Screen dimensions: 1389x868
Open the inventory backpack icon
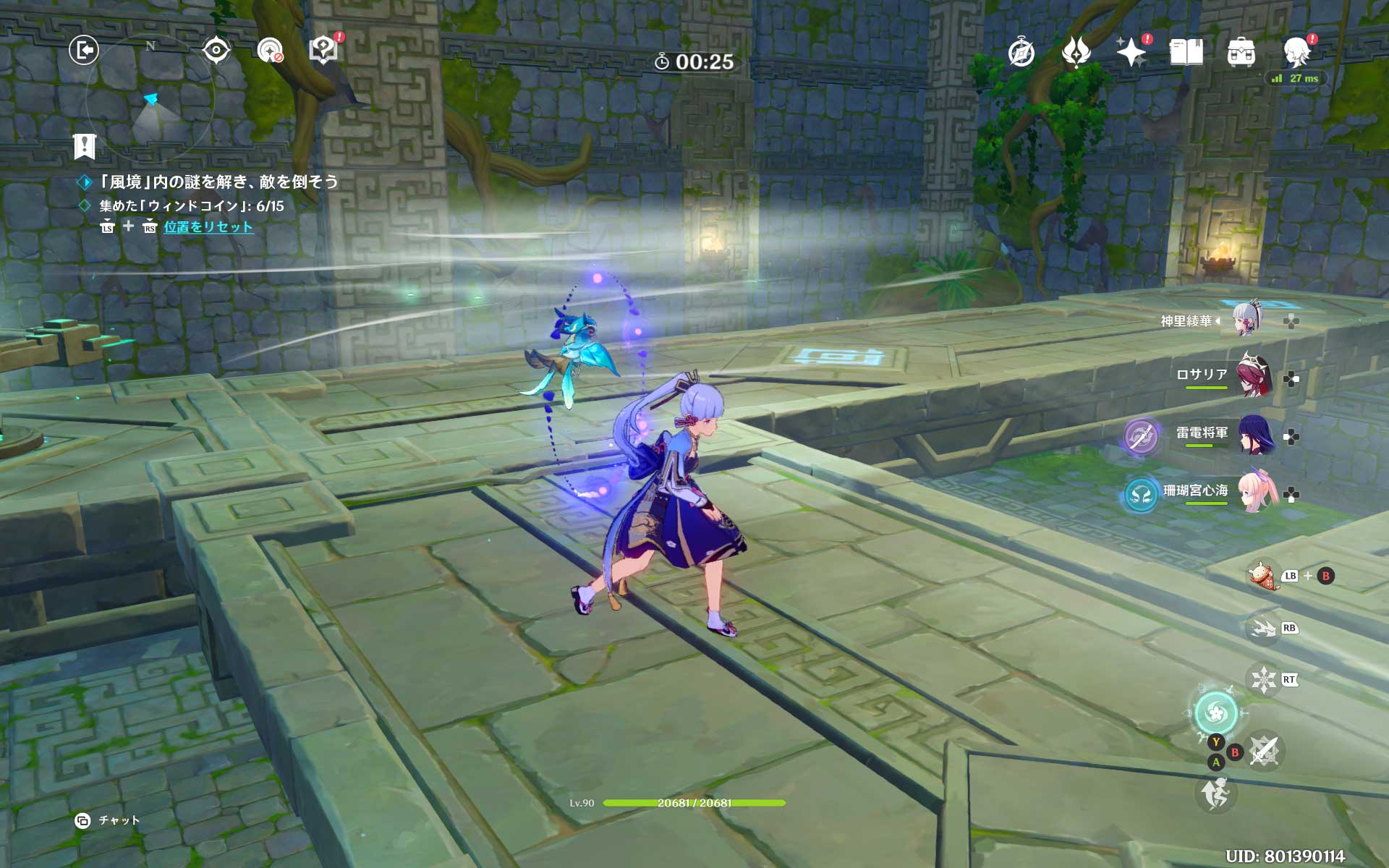pyautogui.click(x=1241, y=53)
